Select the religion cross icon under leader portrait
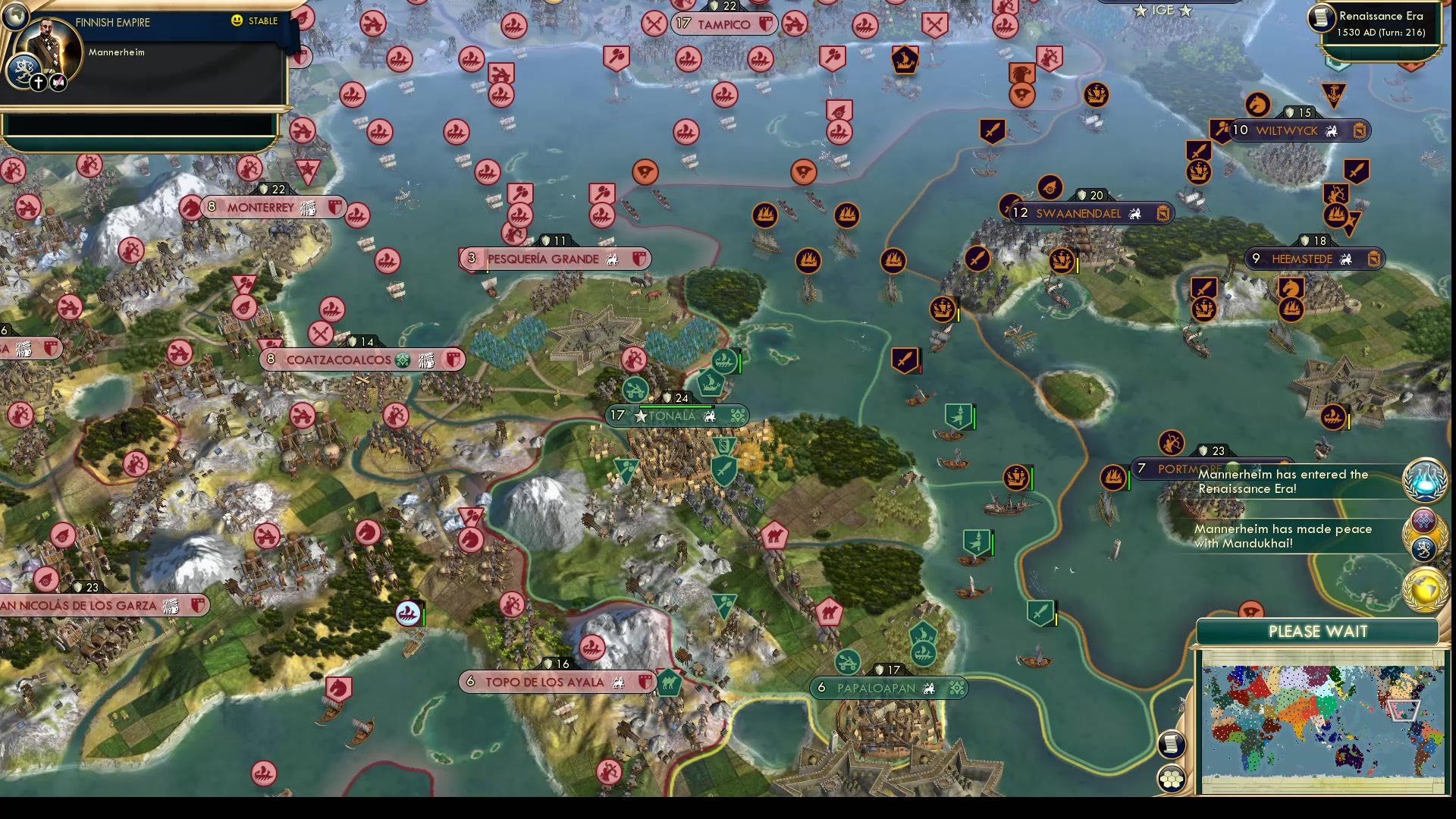 [39, 82]
